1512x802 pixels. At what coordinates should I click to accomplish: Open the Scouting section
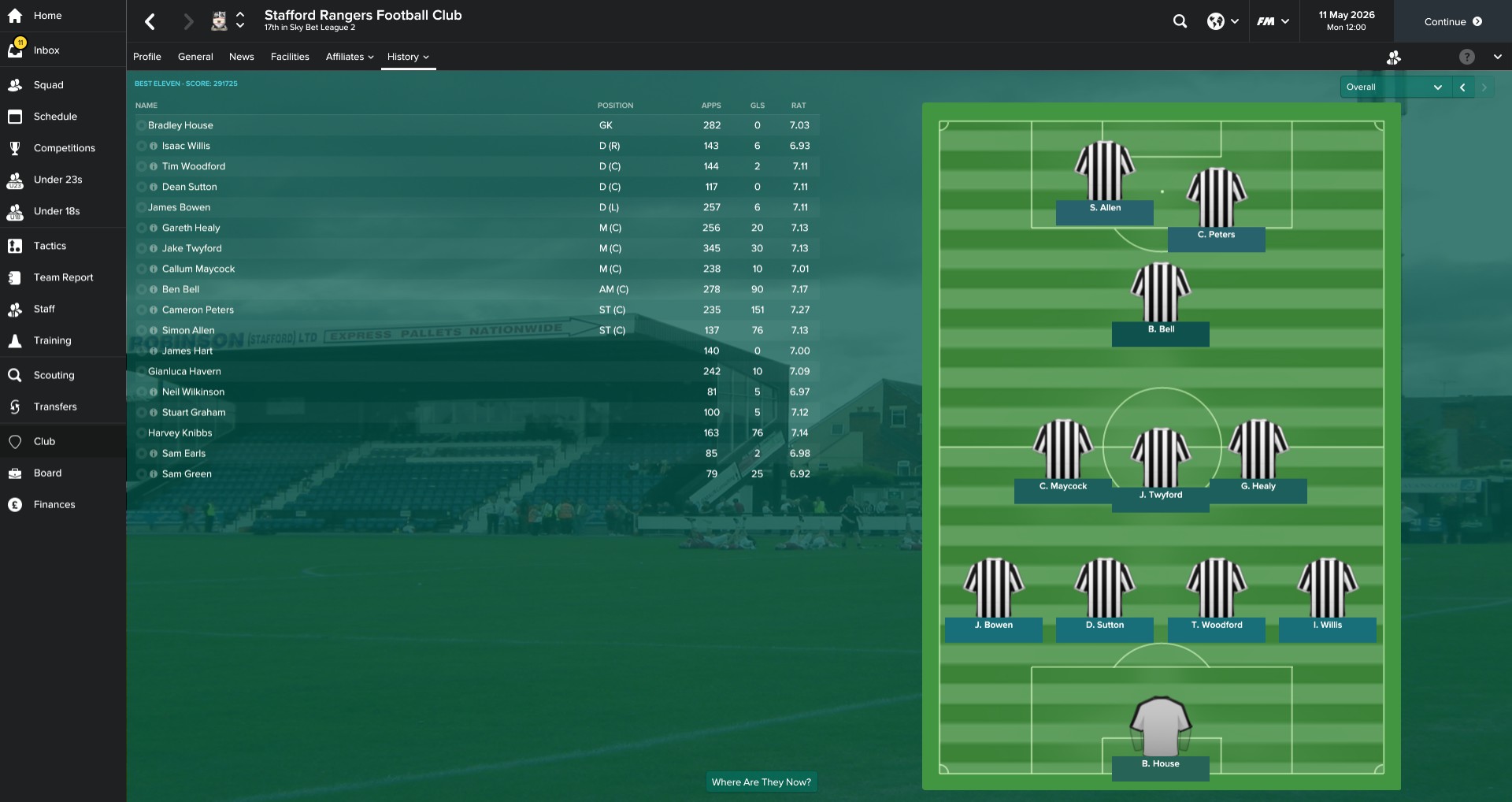[x=54, y=375]
